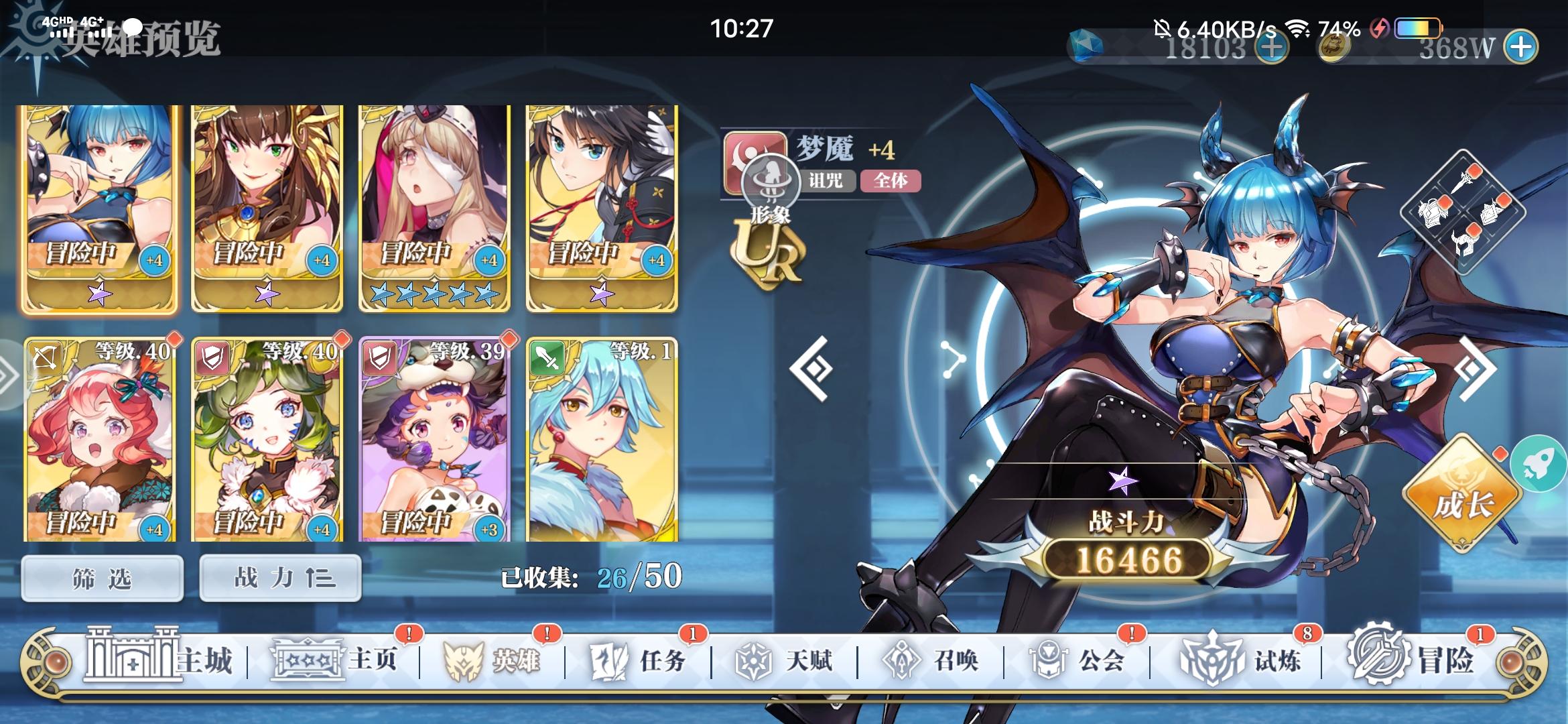1568x724 pixels.
Task: Open the armor equipment slot icon
Action: tap(1433, 215)
